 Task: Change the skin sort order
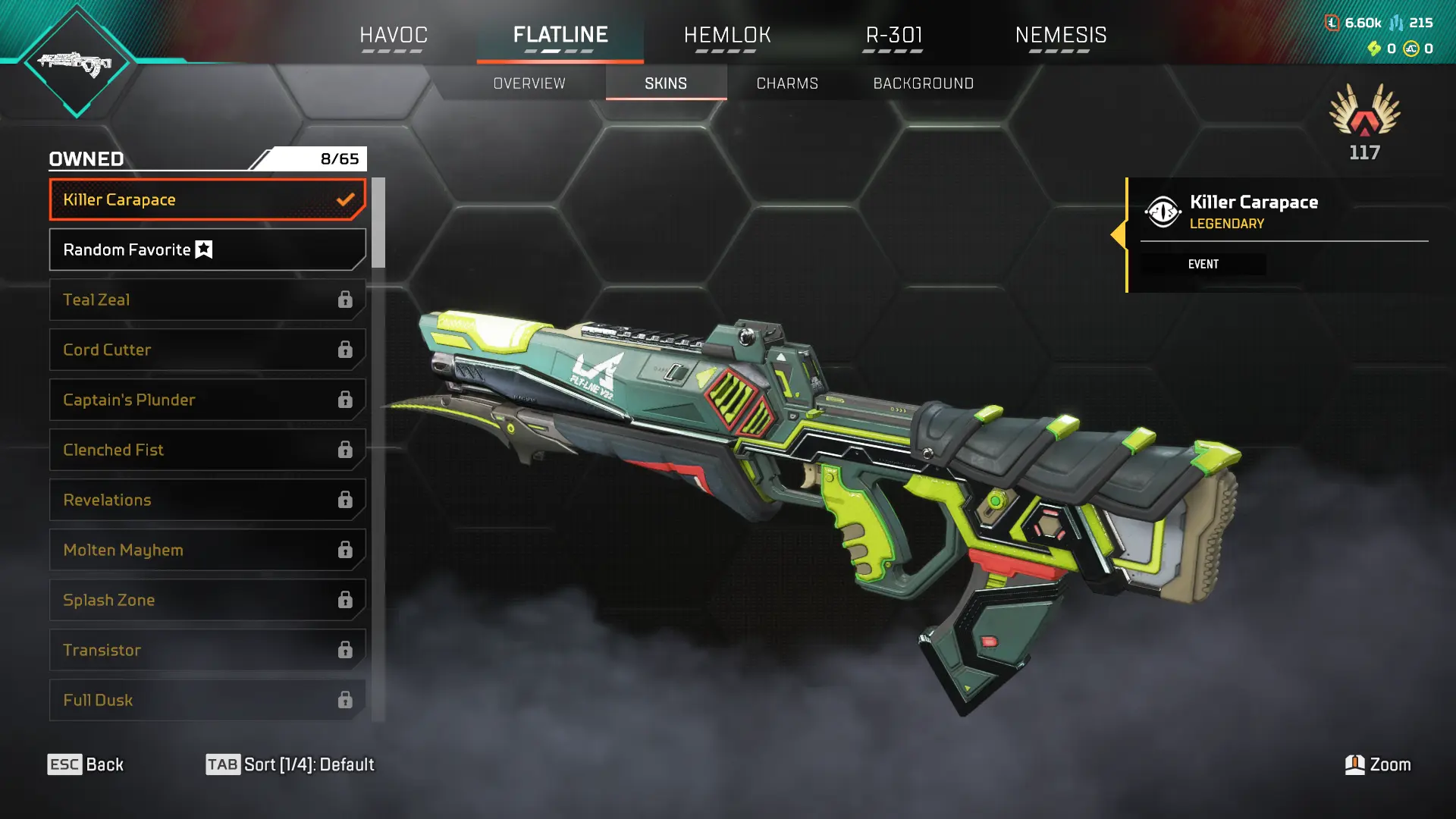290,764
